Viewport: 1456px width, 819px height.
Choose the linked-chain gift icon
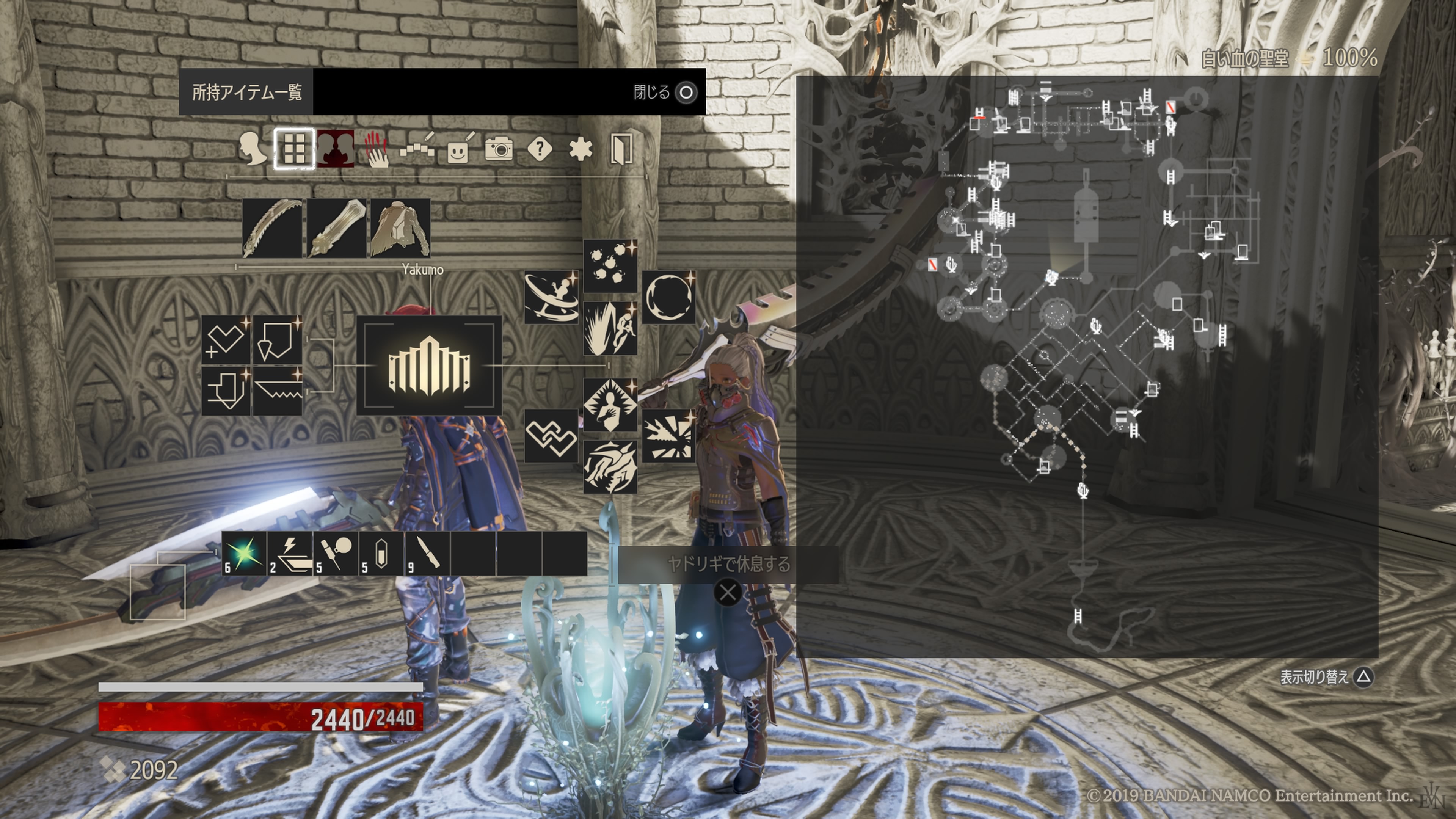click(551, 436)
